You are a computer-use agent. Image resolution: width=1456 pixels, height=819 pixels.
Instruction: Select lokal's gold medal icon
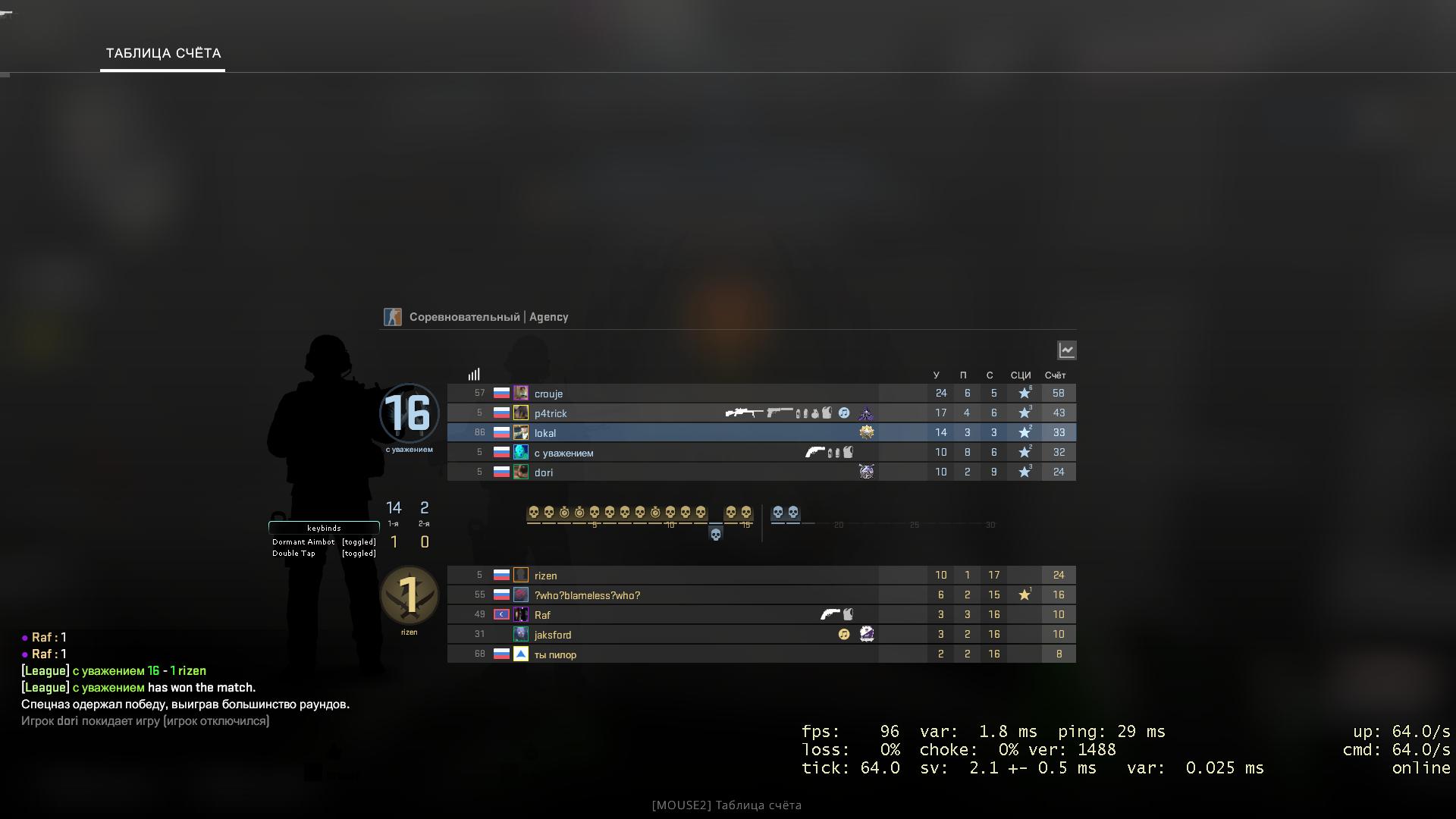pyautogui.click(x=867, y=431)
